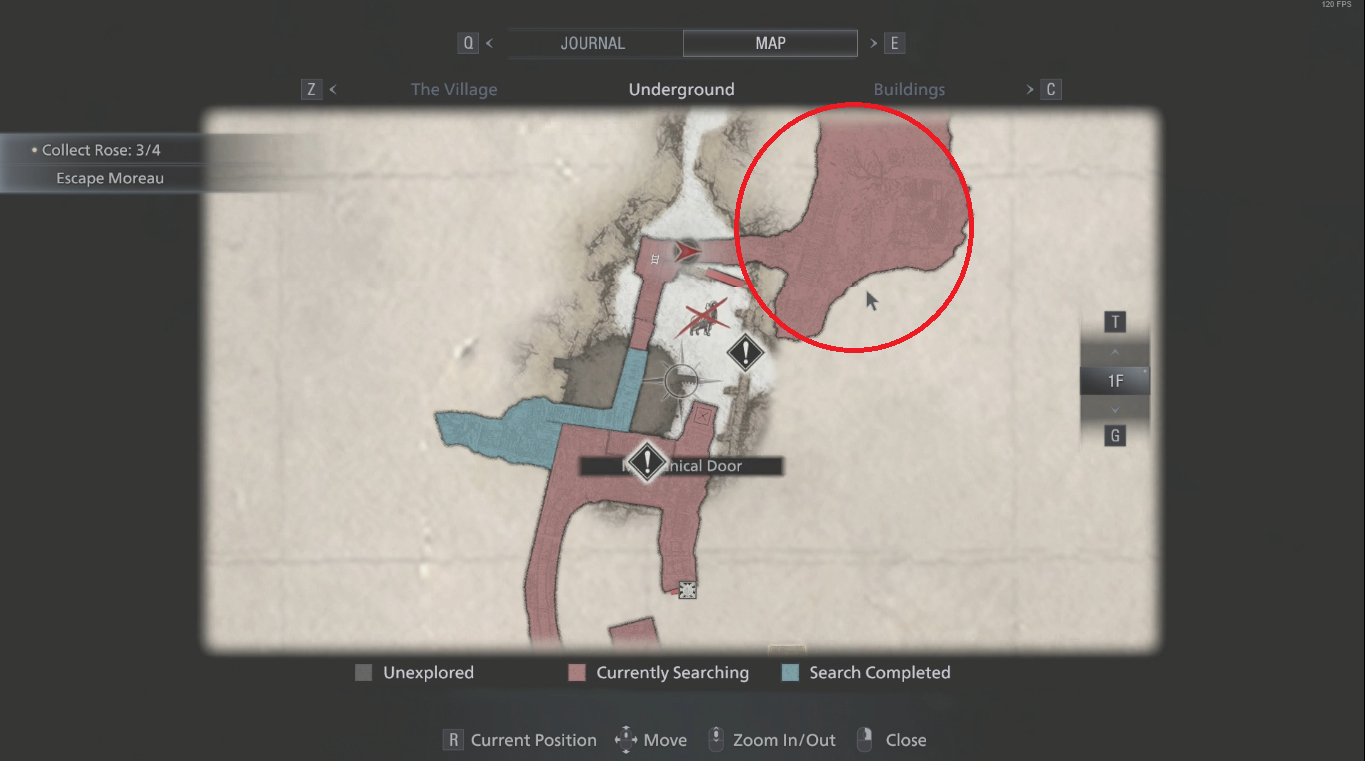Click the red player arrow marker on map

pyautogui.click(x=686, y=252)
